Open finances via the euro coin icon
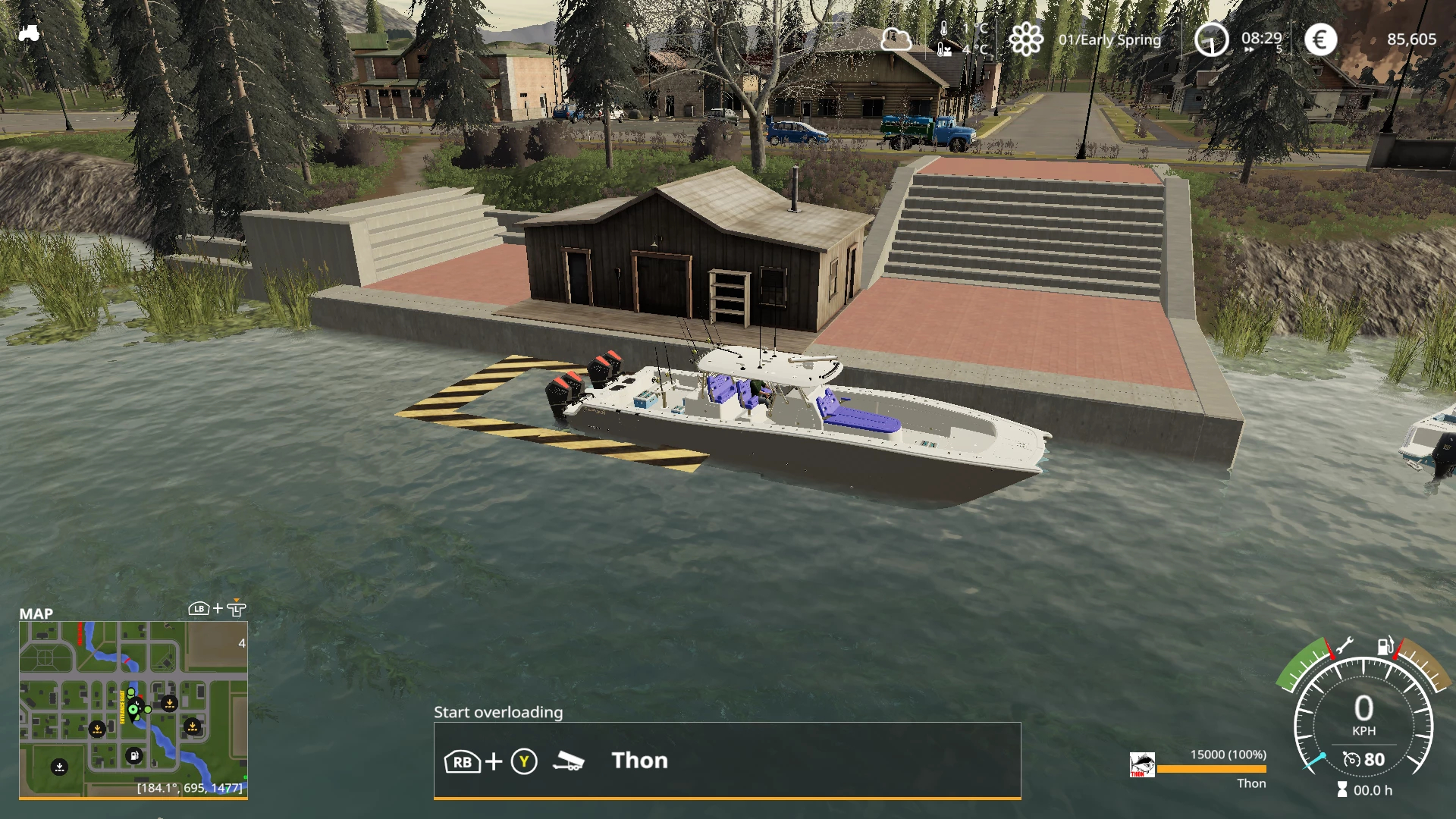This screenshot has width=1456, height=819. [1320, 39]
